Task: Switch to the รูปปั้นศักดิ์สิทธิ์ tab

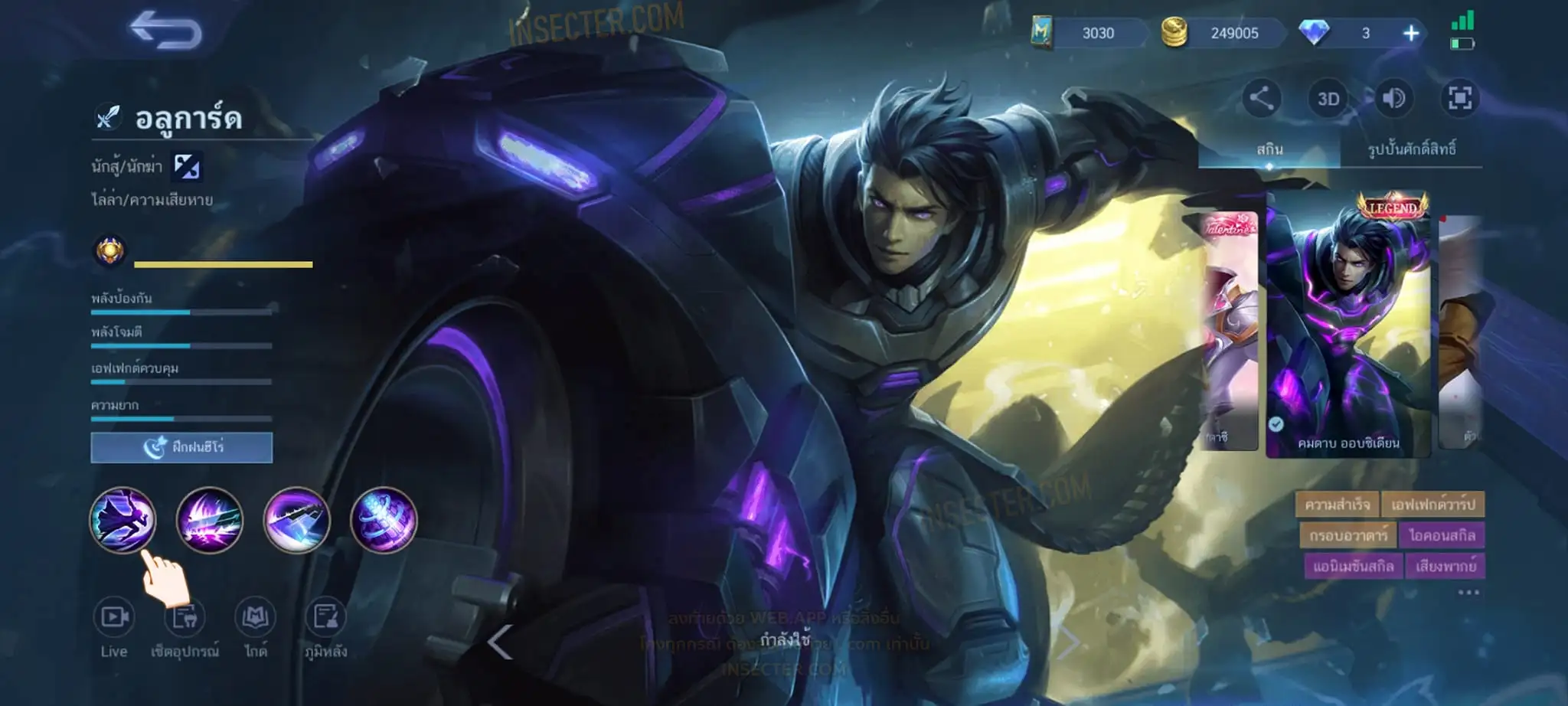Action: [1411, 149]
